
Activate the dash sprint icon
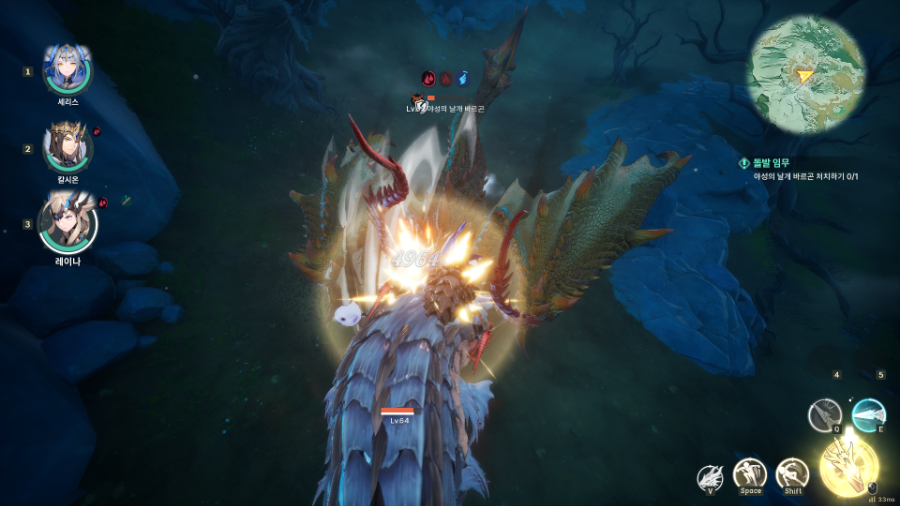pyautogui.click(x=793, y=474)
